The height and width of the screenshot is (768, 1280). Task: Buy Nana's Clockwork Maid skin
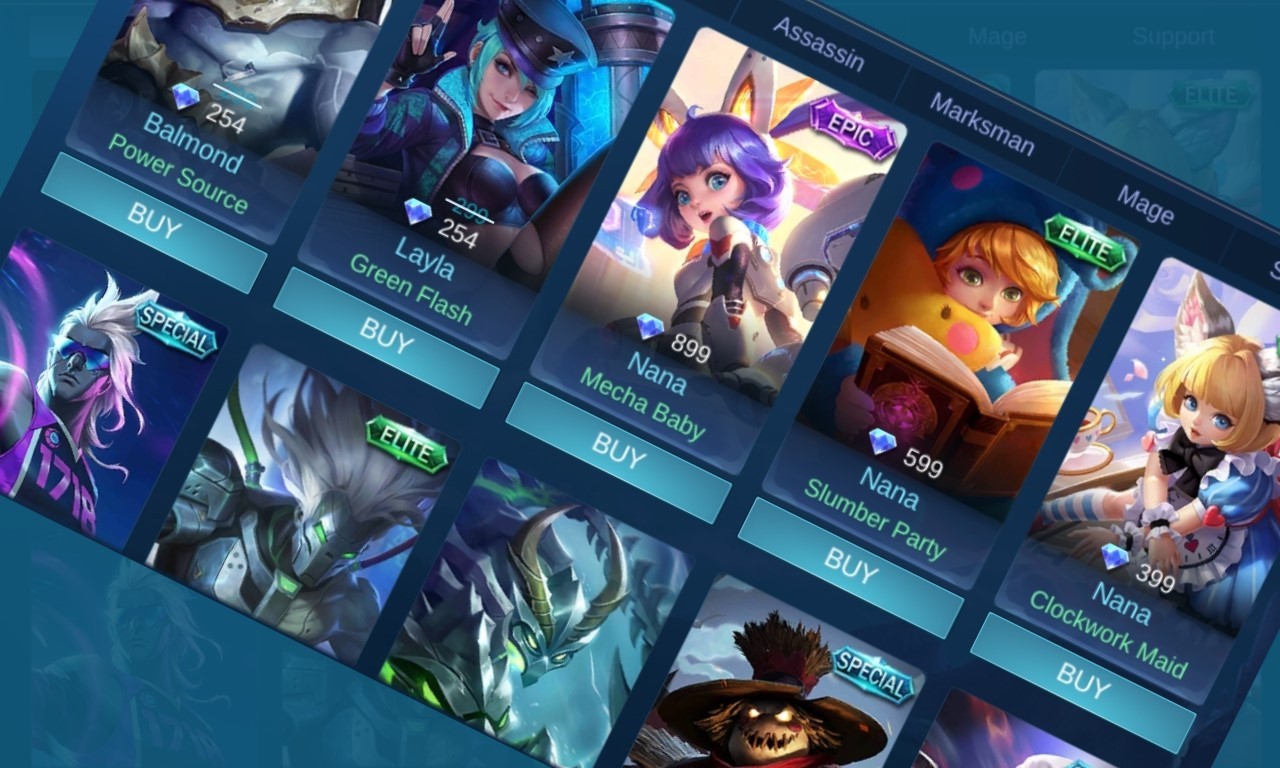(x=1082, y=681)
